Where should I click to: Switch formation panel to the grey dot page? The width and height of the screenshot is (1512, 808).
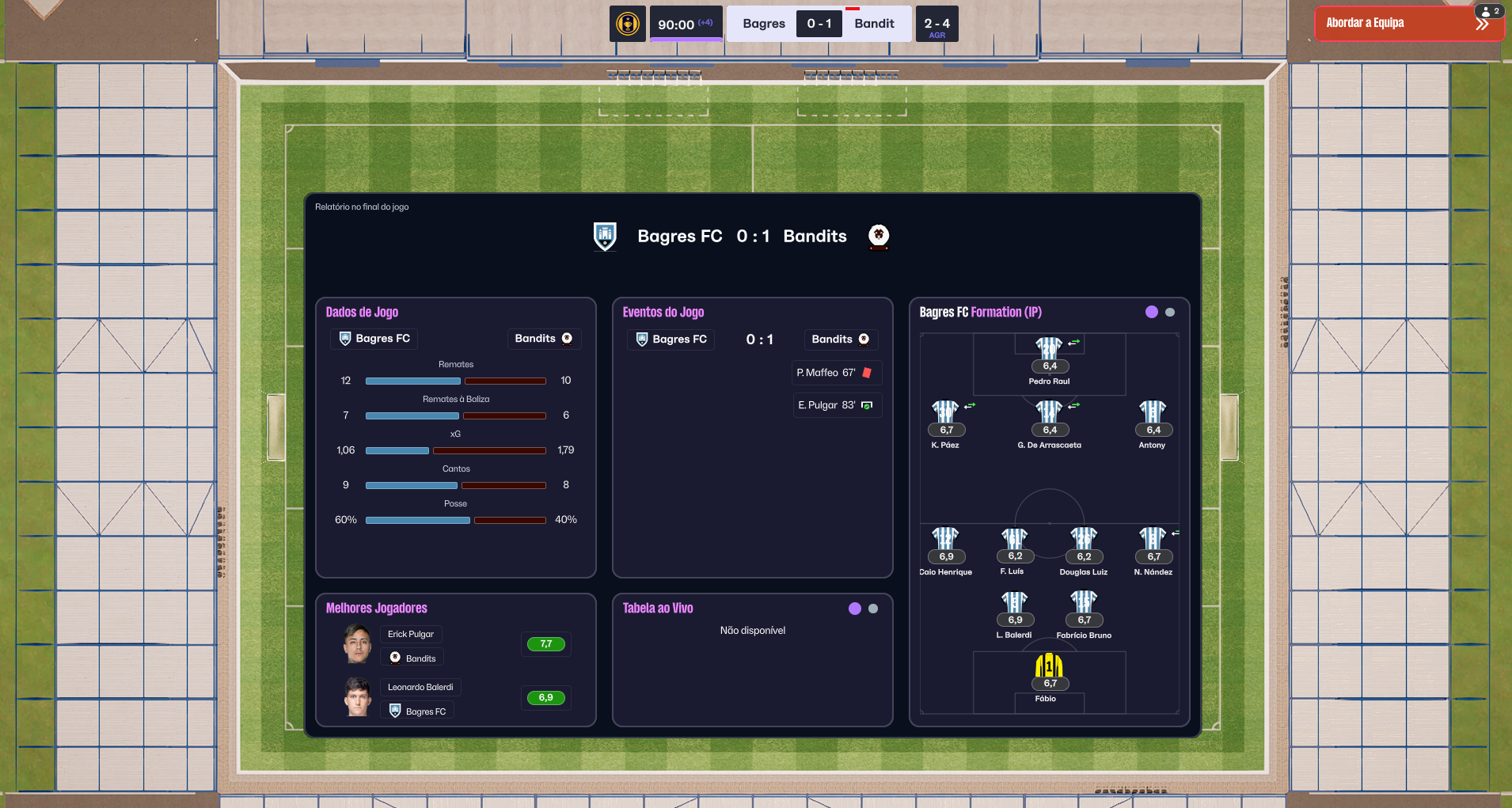[x=1170, y=313]
